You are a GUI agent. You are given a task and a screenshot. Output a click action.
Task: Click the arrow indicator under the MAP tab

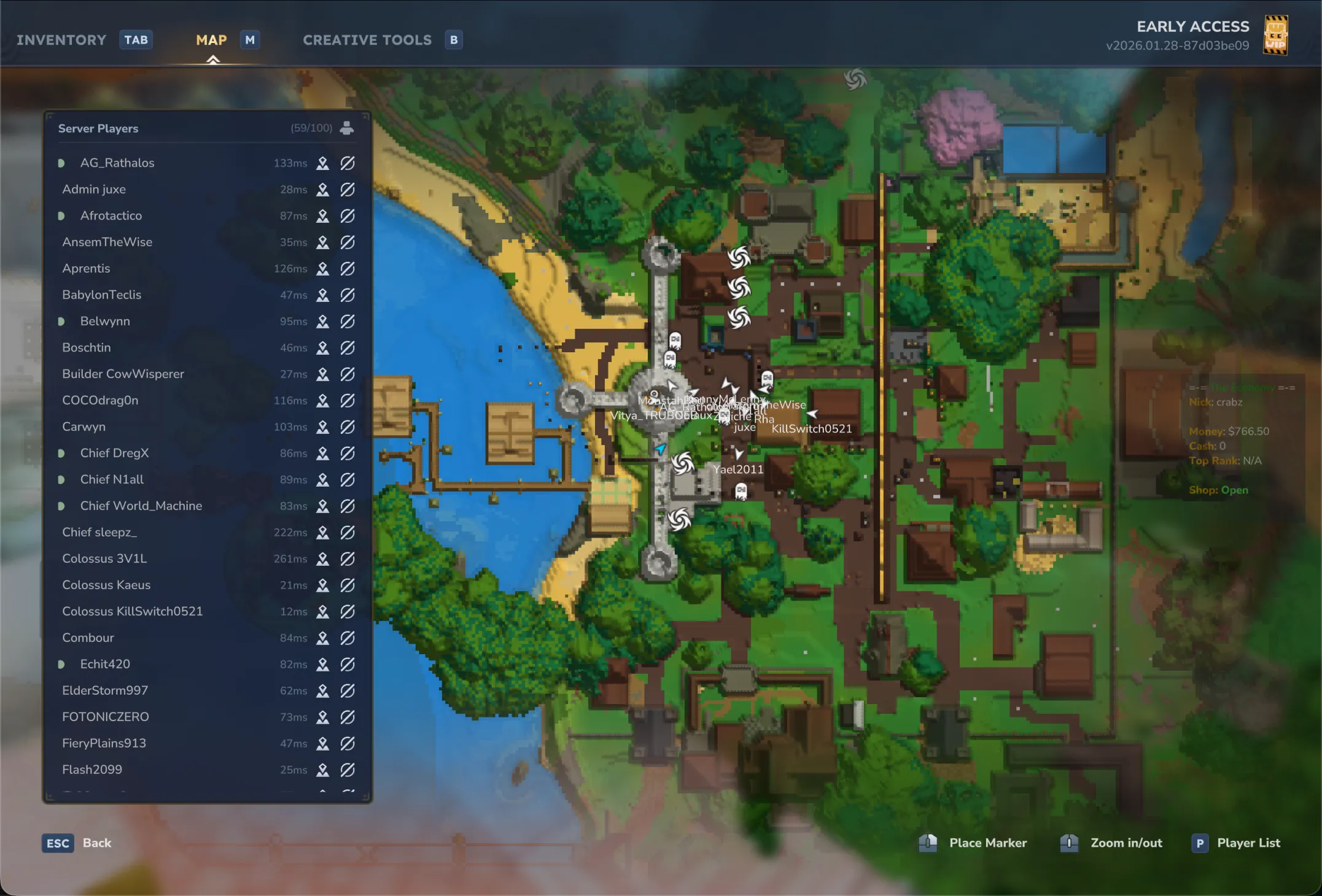click(x=213, y=60)
